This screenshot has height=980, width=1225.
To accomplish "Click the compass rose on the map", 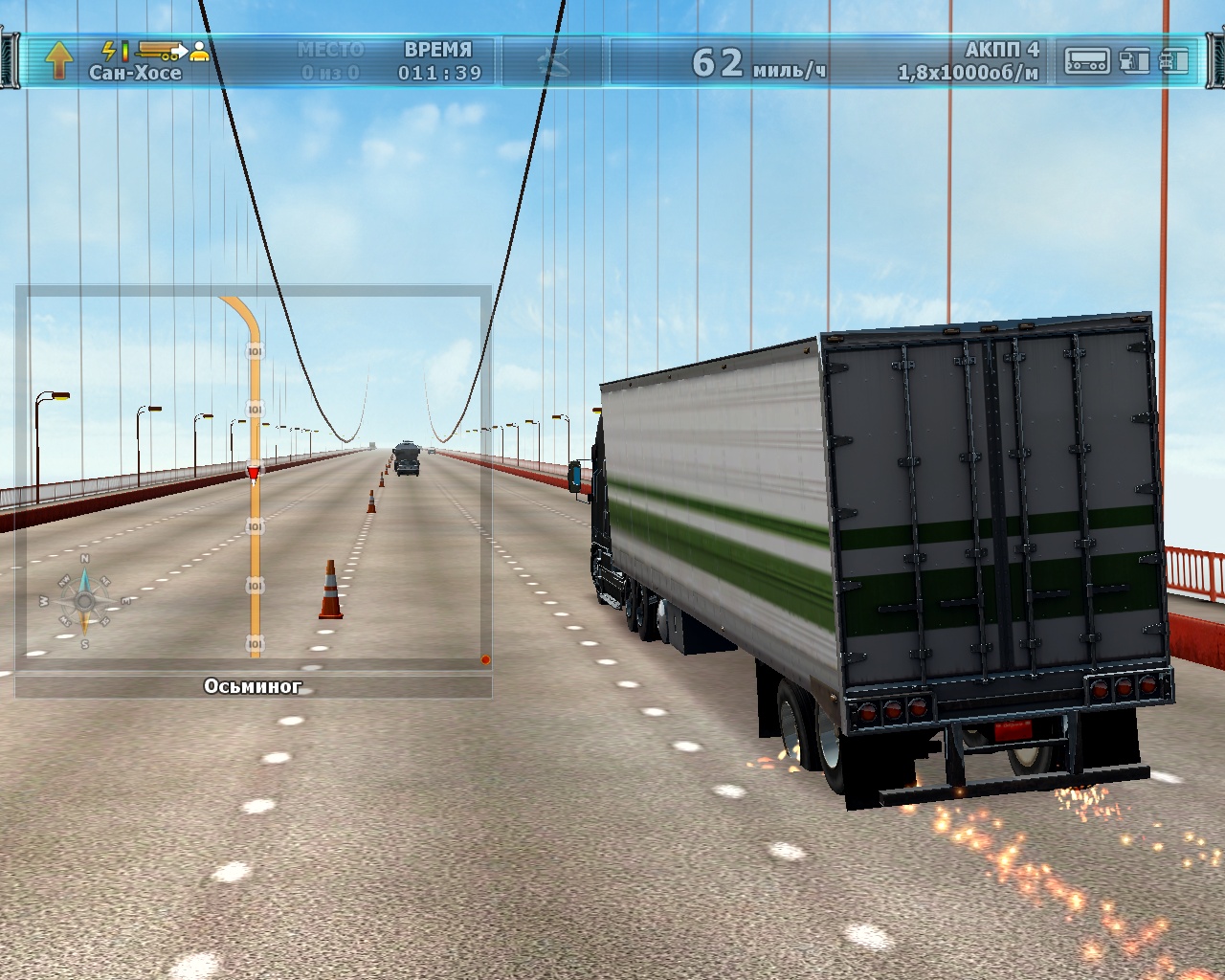I will click(84, 601).
